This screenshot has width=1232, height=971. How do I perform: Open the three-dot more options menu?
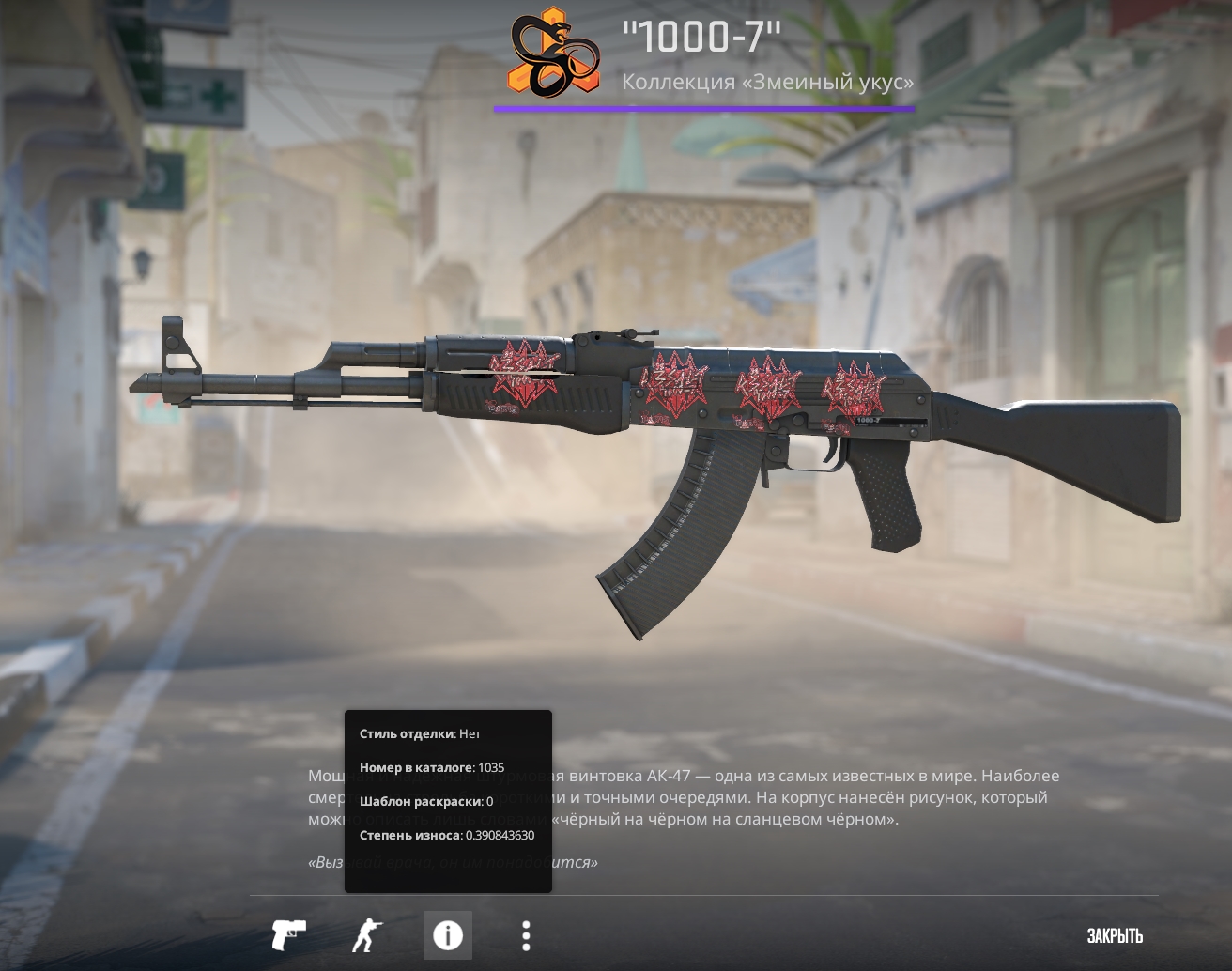point(526,935)
